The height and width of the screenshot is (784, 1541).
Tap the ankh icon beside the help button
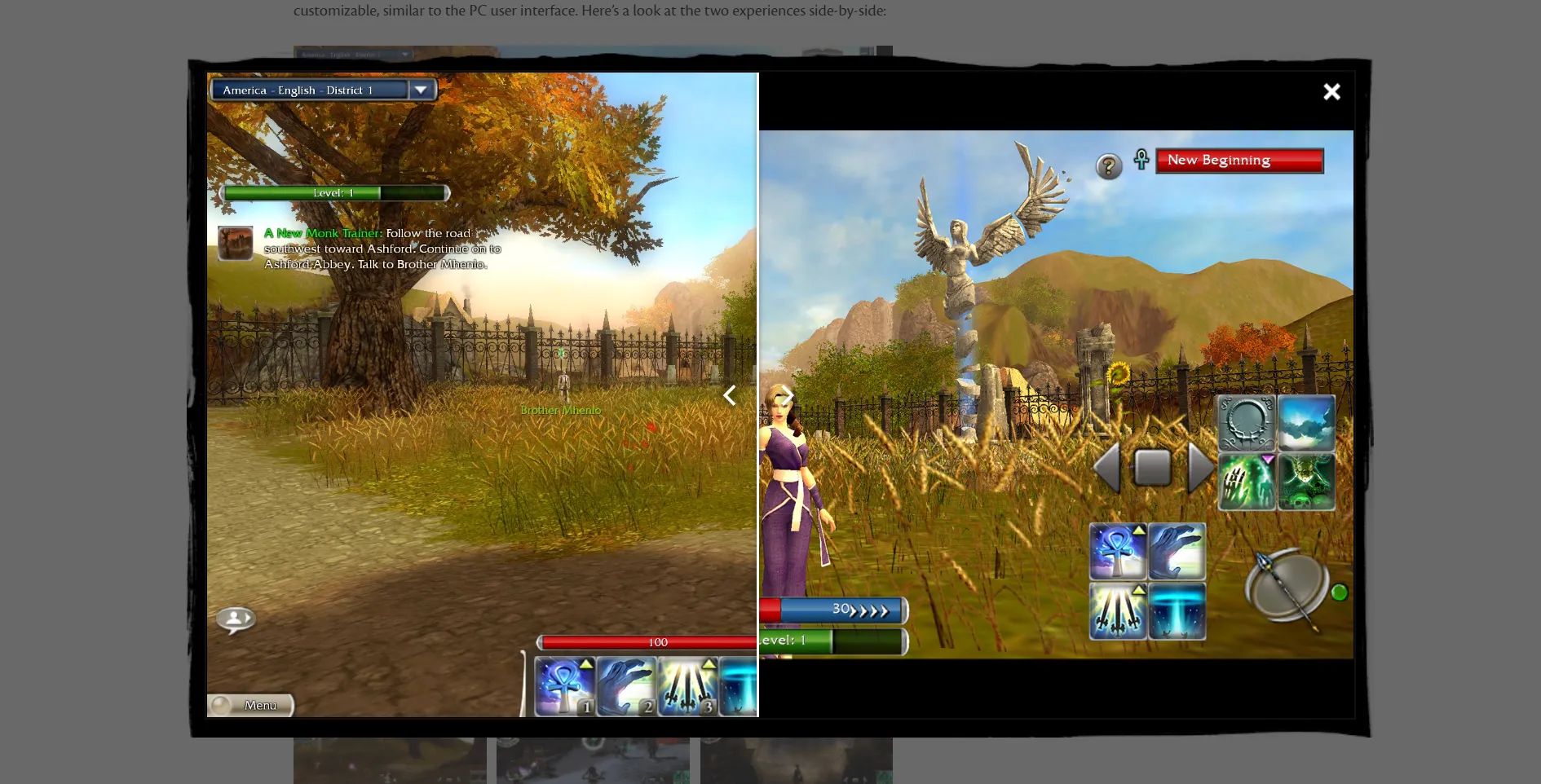coord(1141,160)
